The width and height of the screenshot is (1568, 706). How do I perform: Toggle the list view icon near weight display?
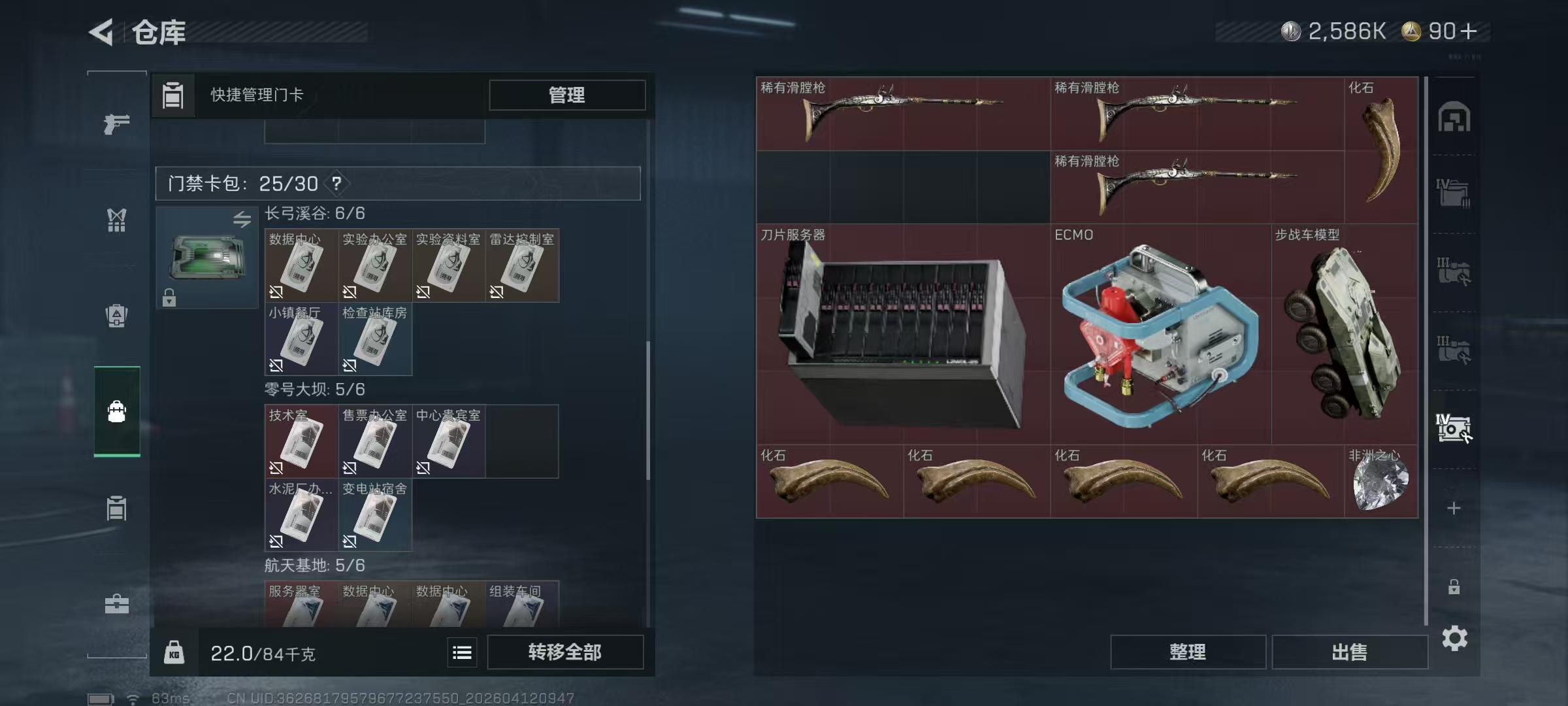[x=463, y=652]
